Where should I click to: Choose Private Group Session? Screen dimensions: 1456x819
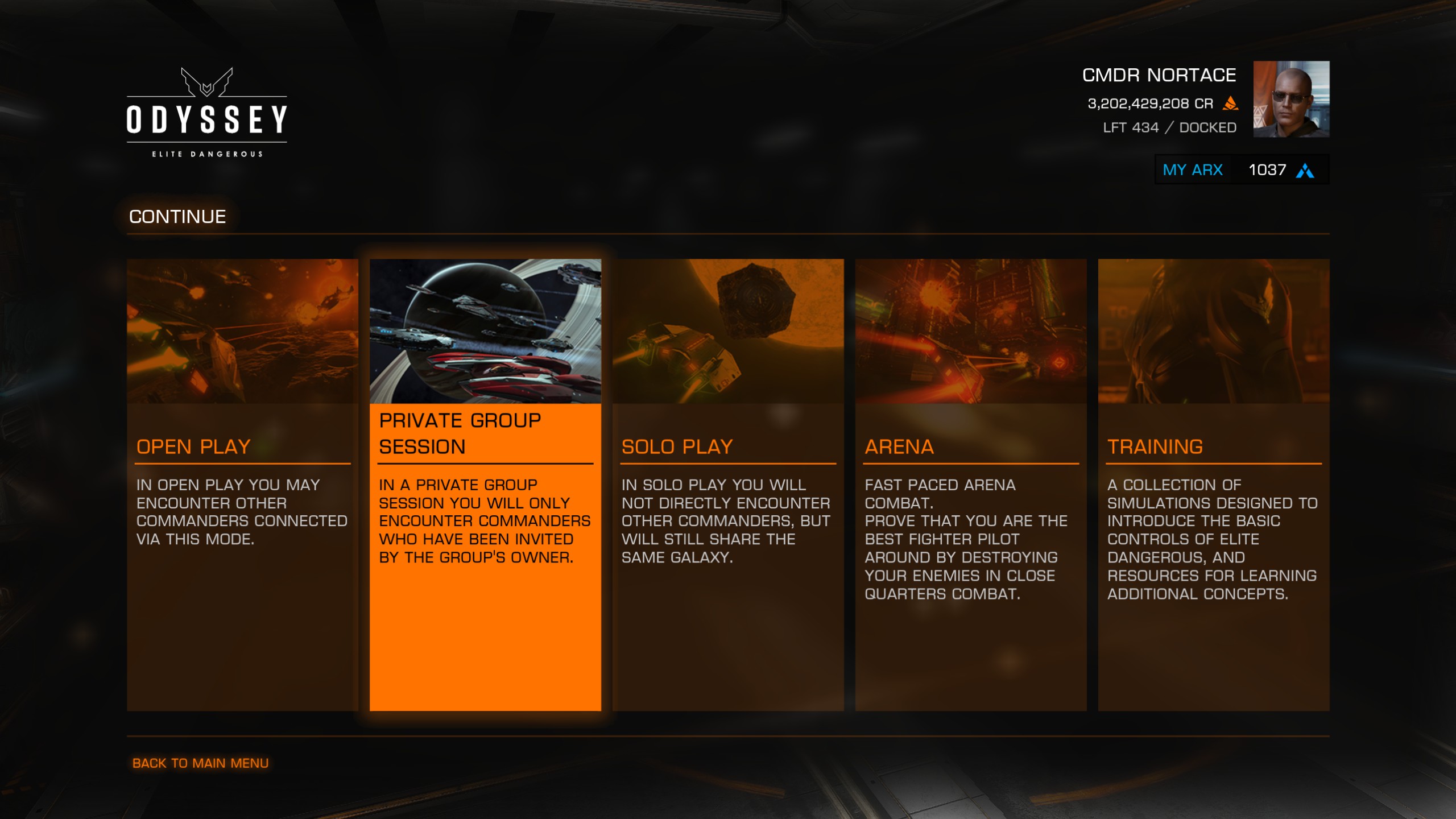[x=485, y=484]
